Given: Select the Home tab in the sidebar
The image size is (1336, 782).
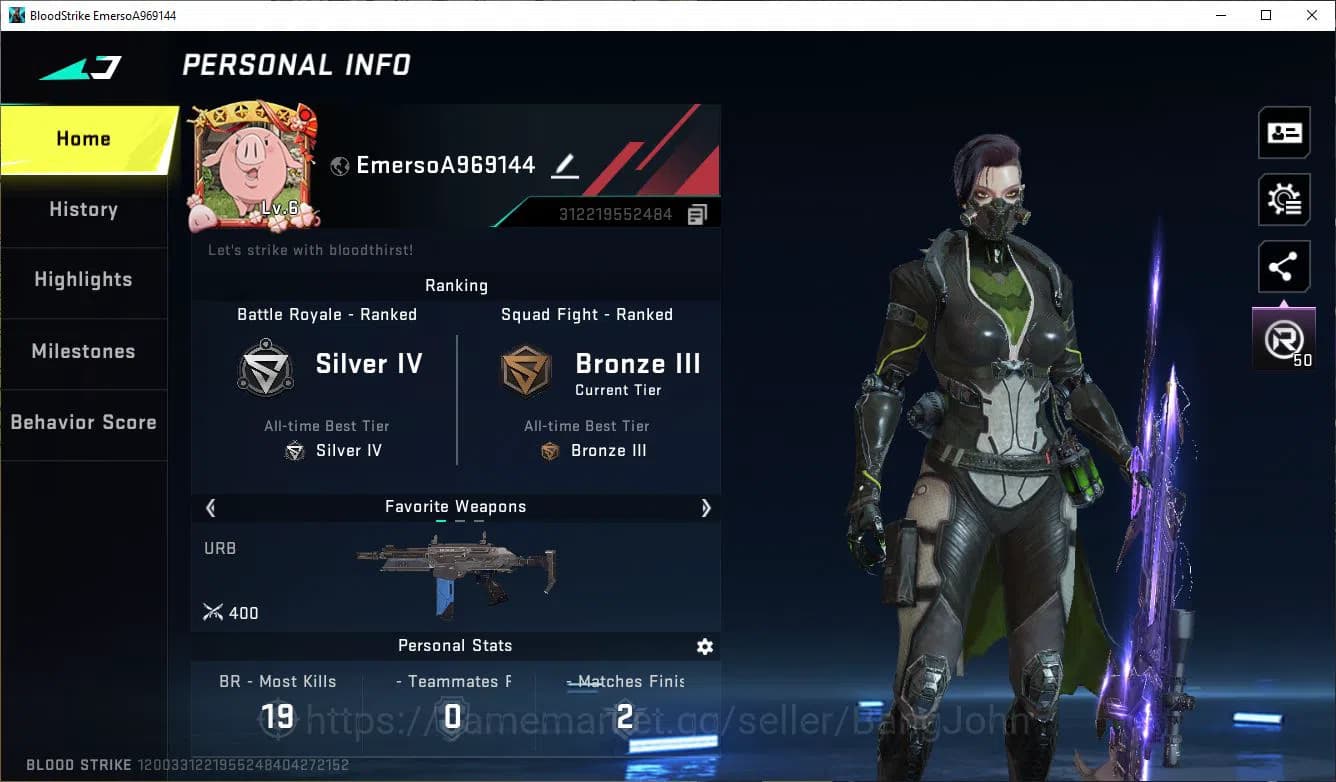Looking at the screenshot, I should pyautogui.click(x=83, y=138).
